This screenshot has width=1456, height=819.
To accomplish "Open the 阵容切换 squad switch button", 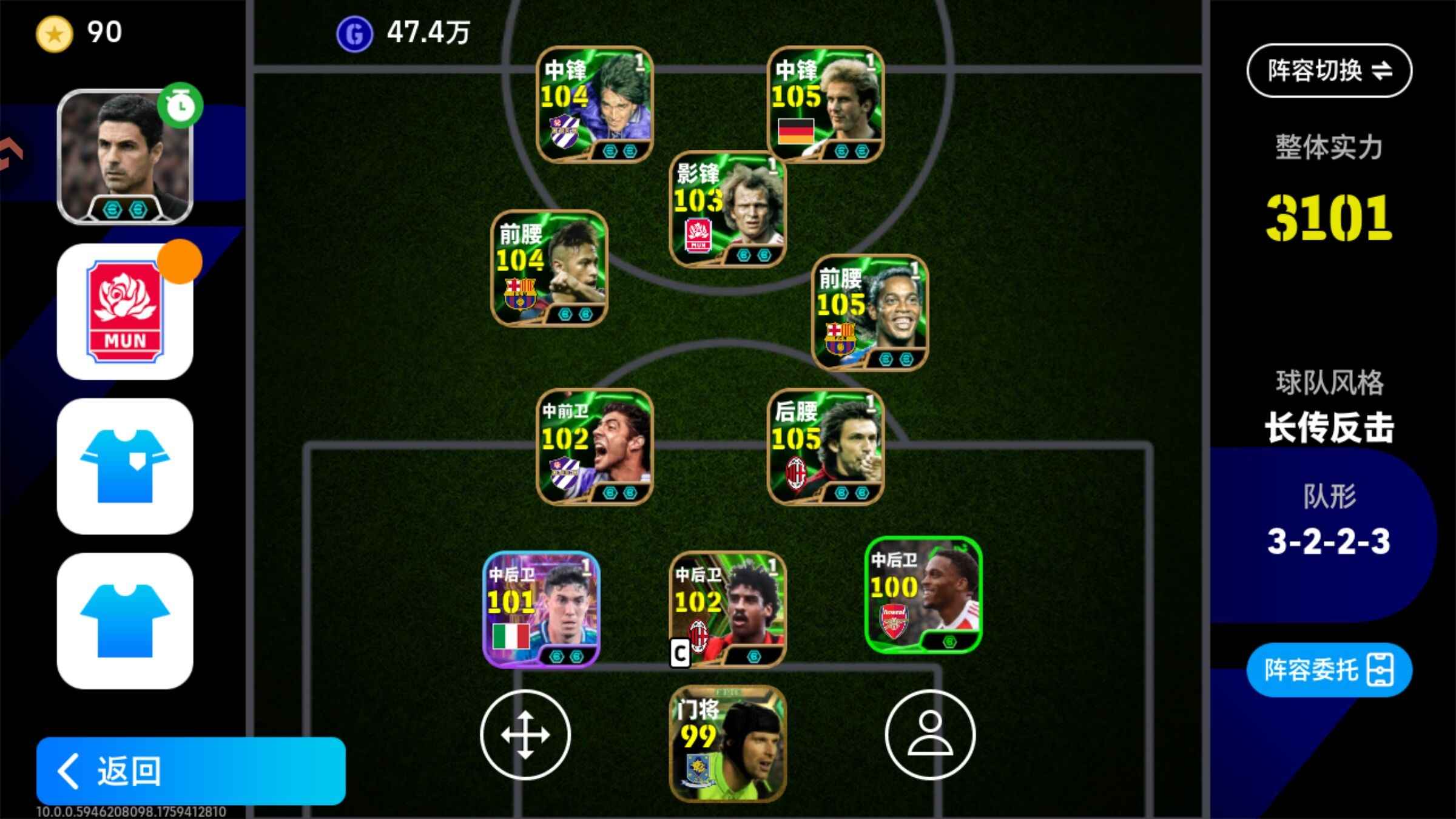I will point(1329,71).
